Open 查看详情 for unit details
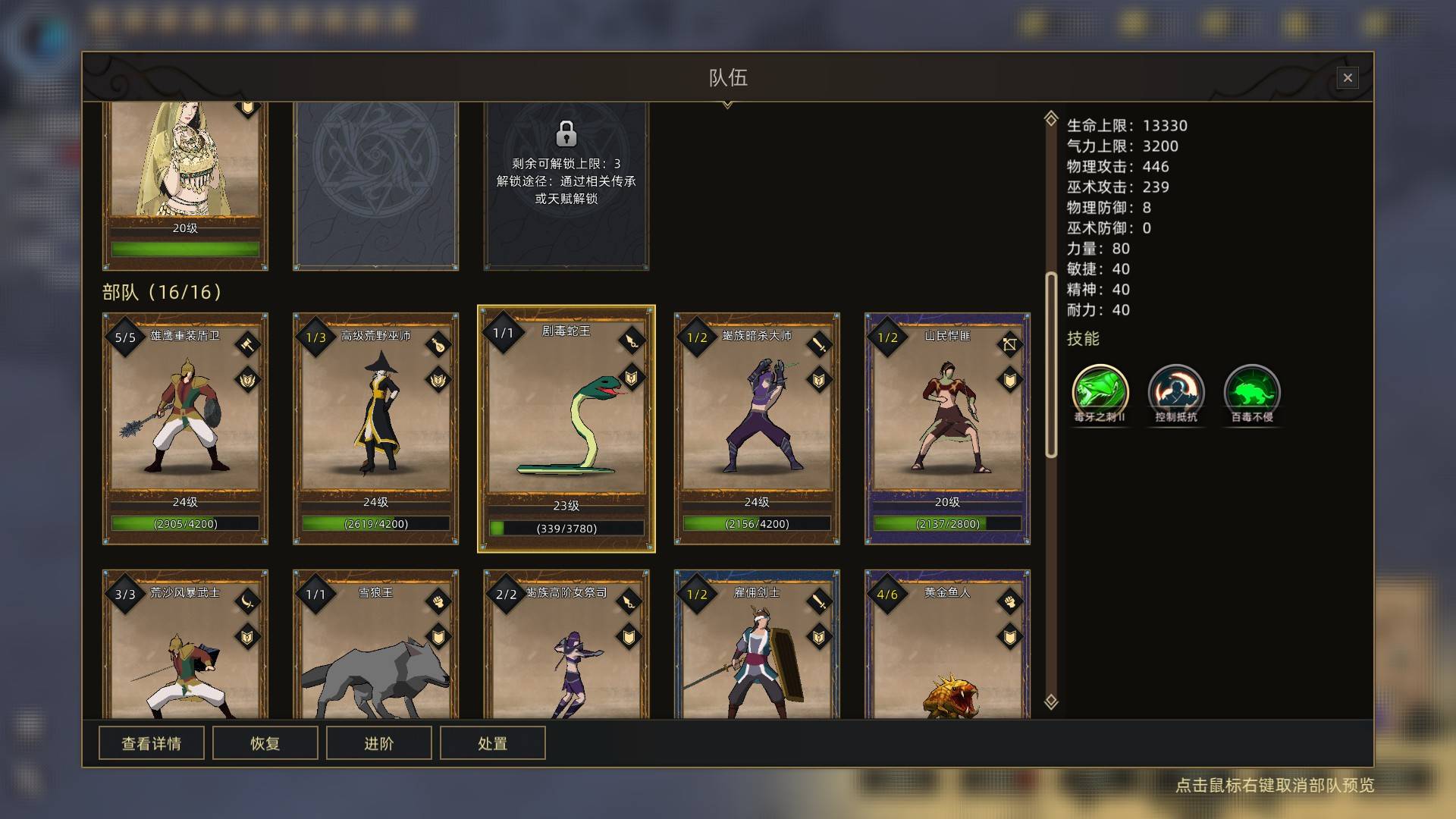 coord(152,743)
